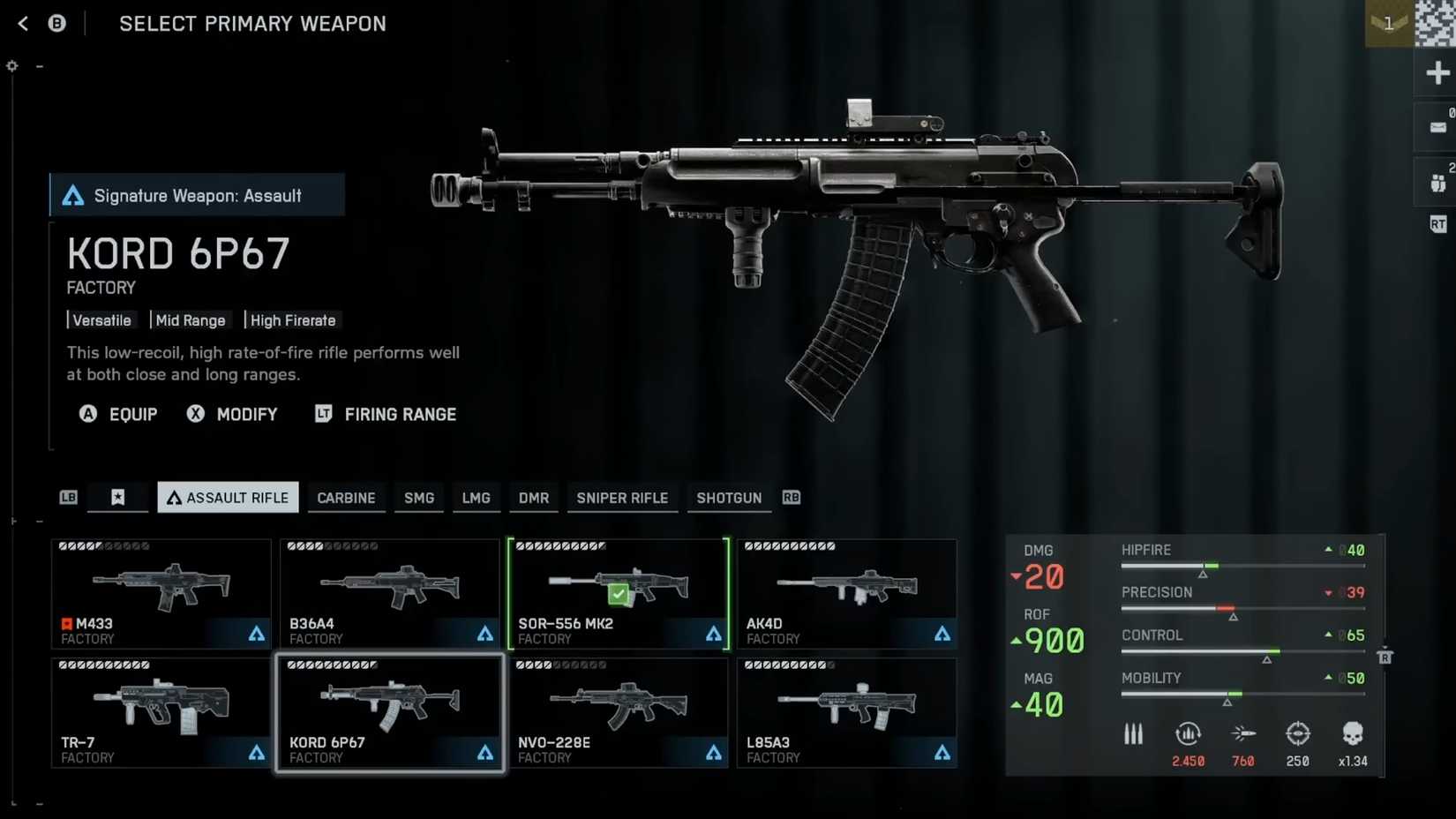Equip the KORD 6P67 weapon
The height and width of the screenshot is (819, 1456).
pos(119,414)
